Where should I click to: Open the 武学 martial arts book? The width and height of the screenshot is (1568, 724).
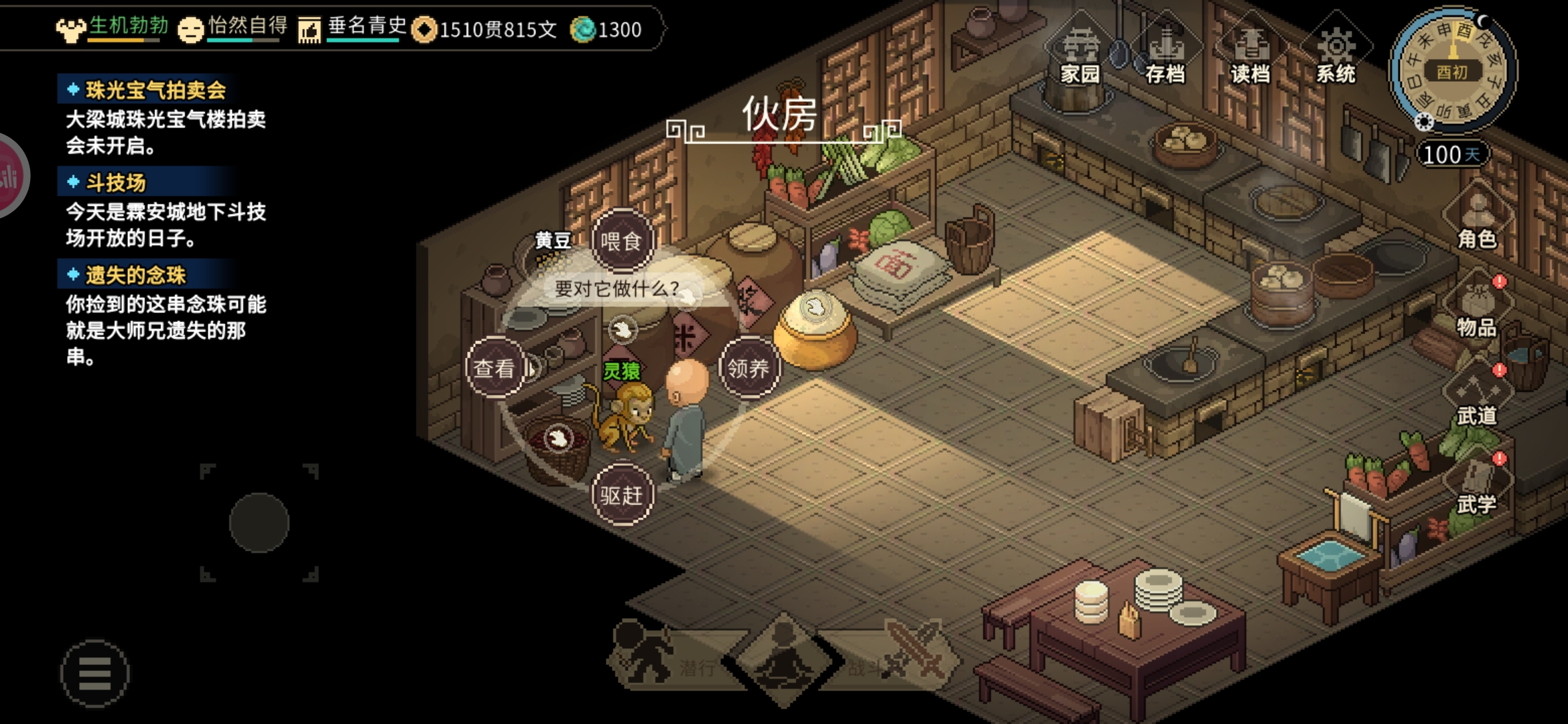1477,484
